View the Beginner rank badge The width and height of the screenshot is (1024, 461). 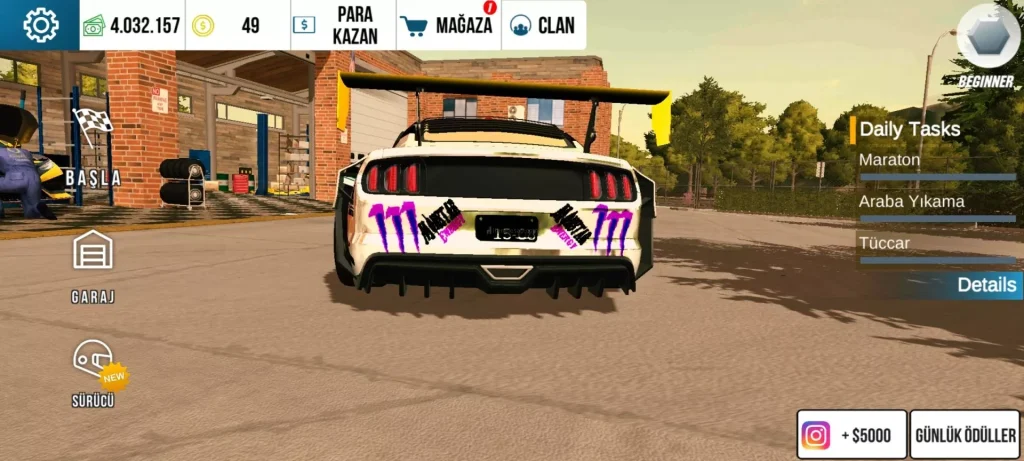click(986, 47)
